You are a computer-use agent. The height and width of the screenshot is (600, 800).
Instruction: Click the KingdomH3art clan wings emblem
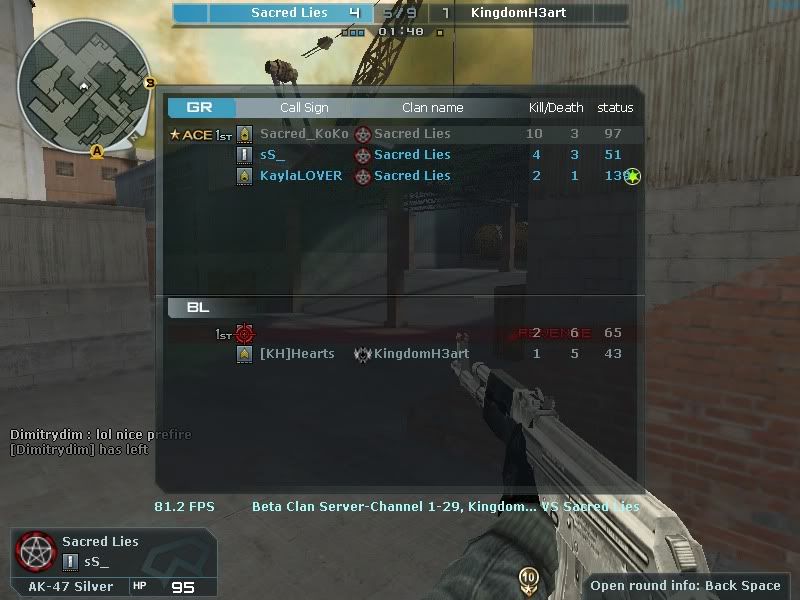pyautogui.click(x=363, y=354)
